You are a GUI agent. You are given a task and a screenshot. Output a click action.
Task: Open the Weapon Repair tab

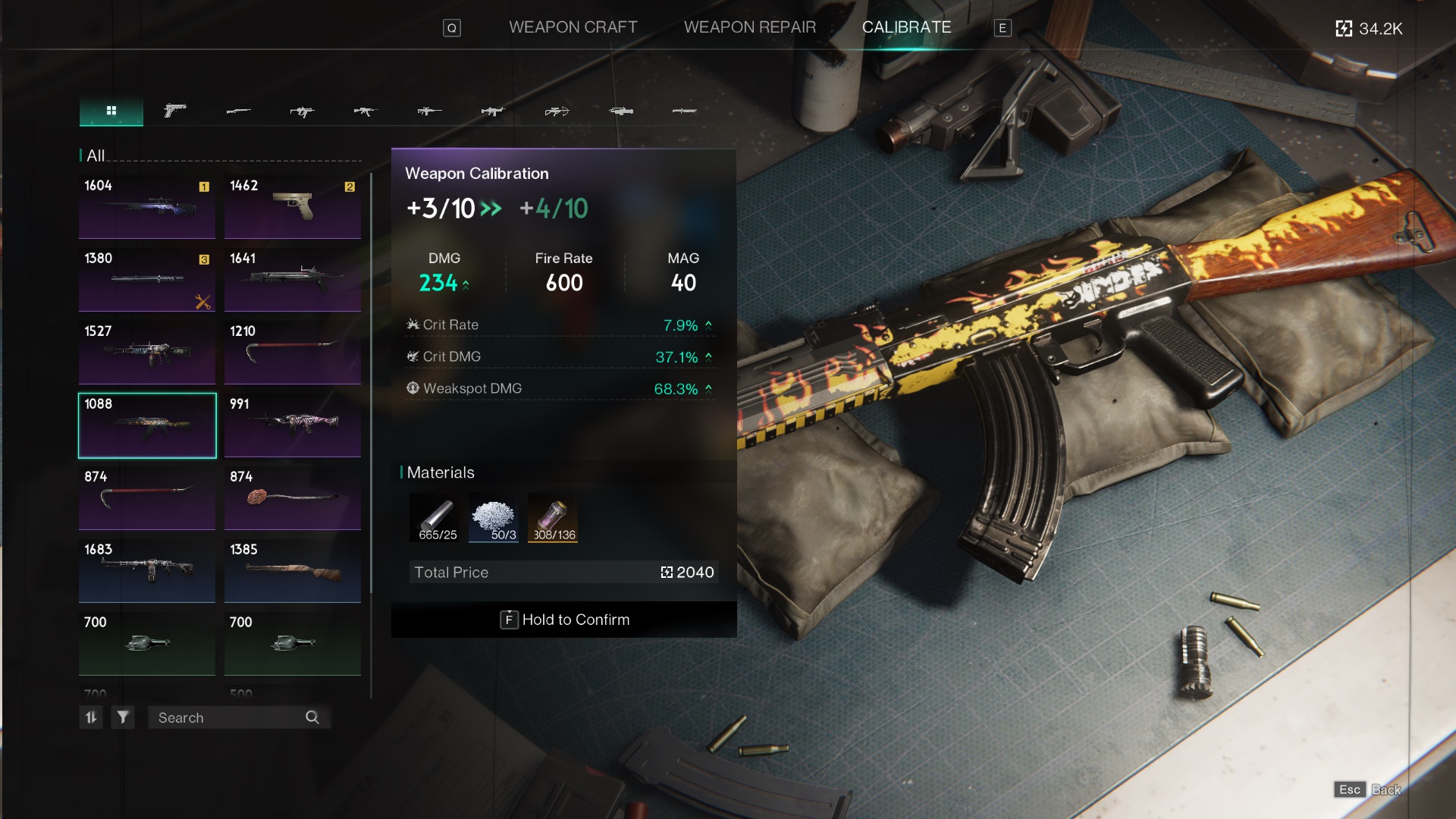point(749,27)
